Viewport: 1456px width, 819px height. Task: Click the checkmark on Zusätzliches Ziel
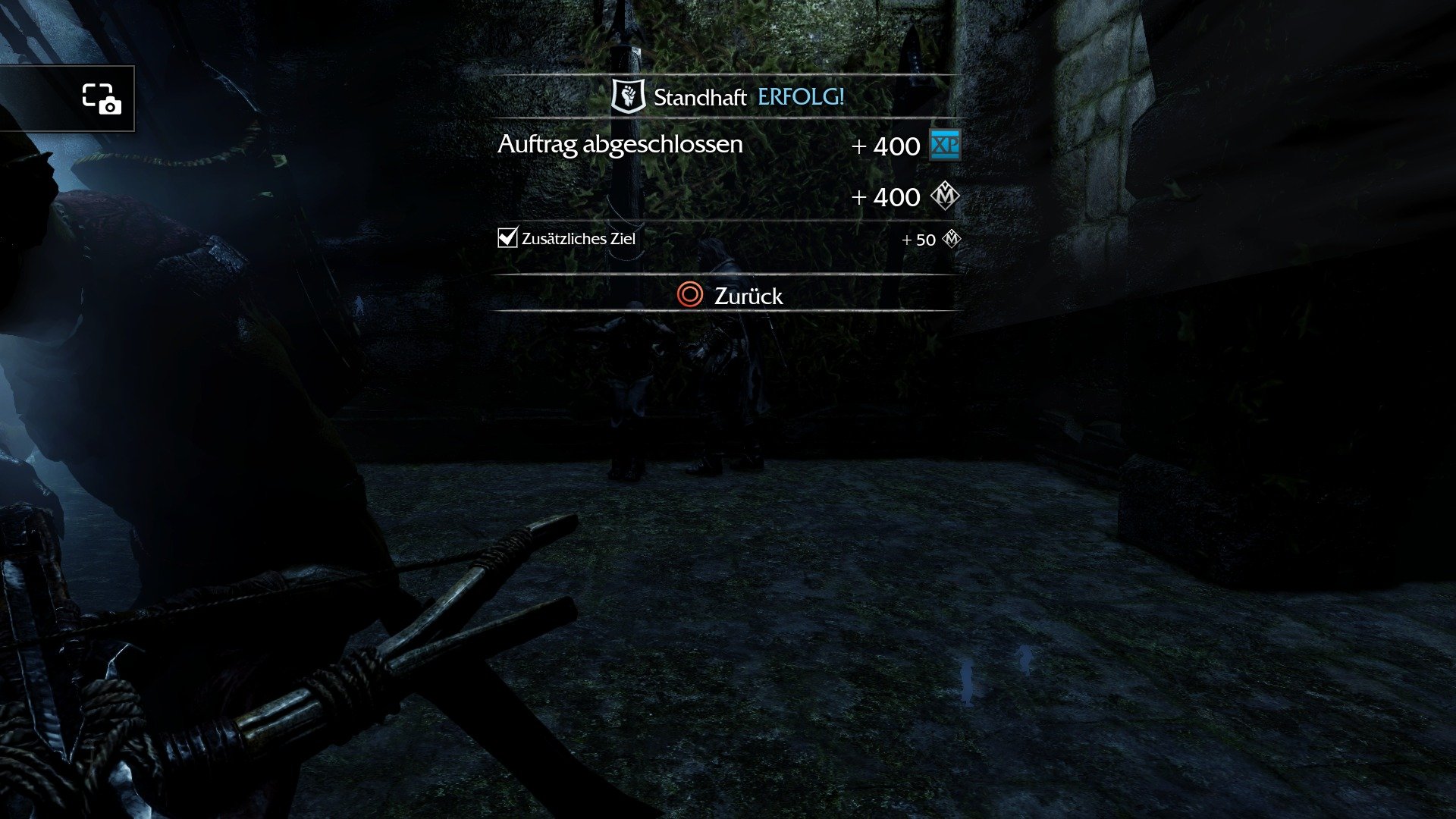(507, 239)
